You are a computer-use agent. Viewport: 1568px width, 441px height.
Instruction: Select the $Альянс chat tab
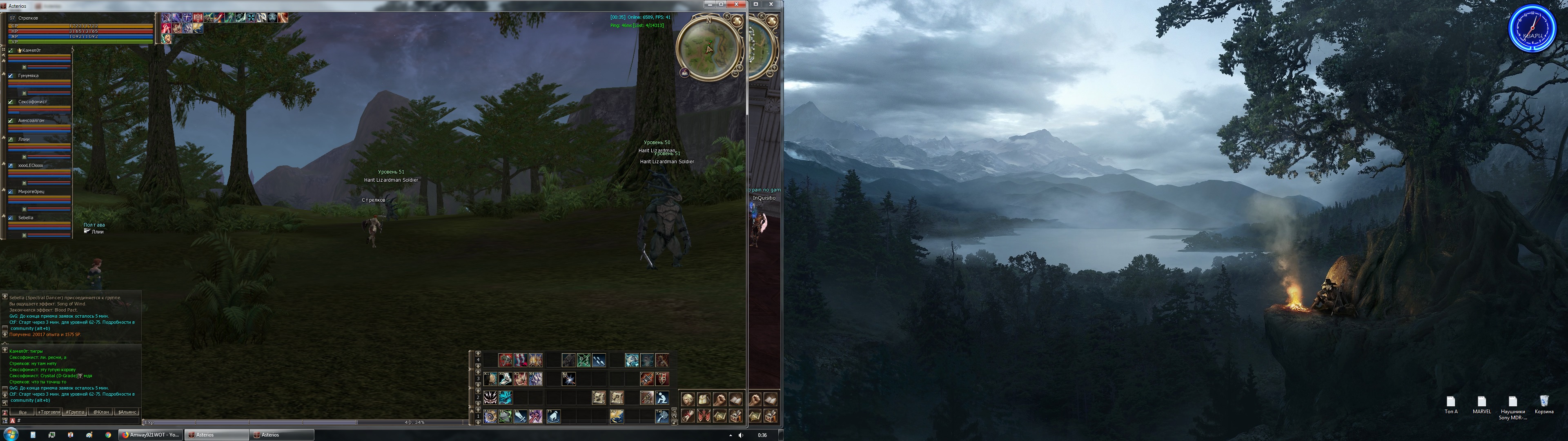tap(127, 412)
